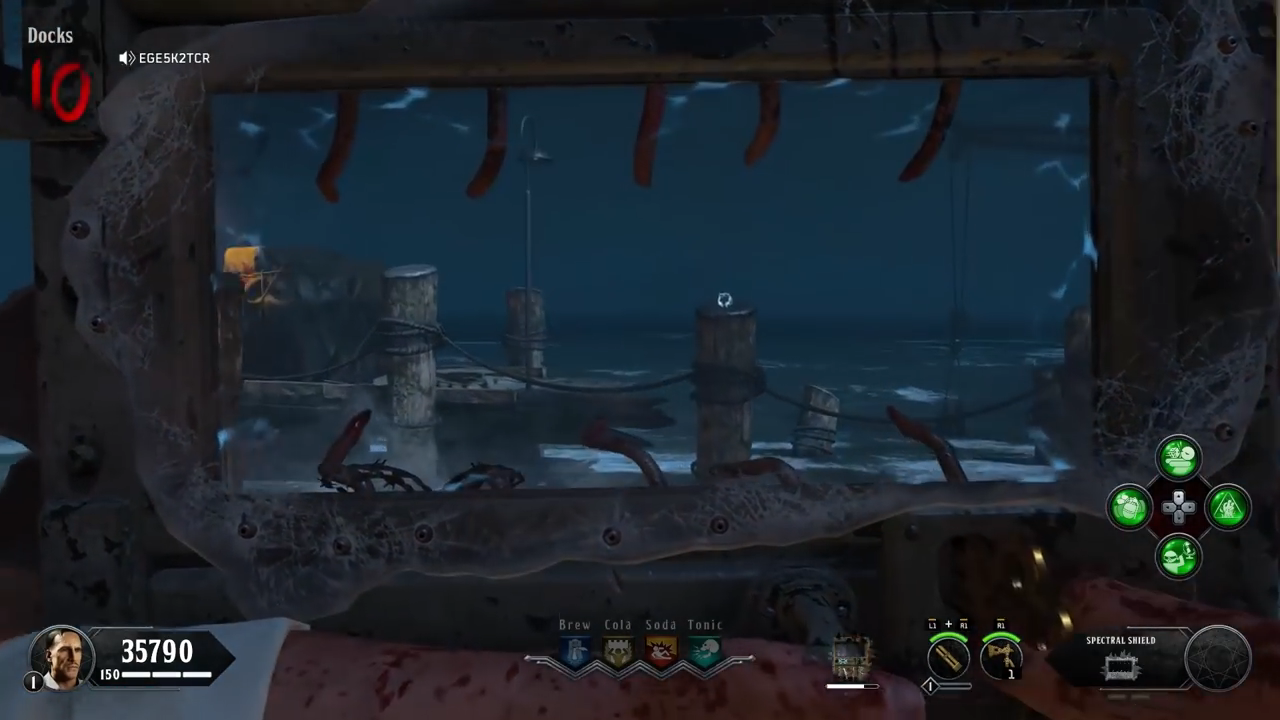Select the tomahawk equipment icon
1280x720 pixels.
click(1000, 657)
